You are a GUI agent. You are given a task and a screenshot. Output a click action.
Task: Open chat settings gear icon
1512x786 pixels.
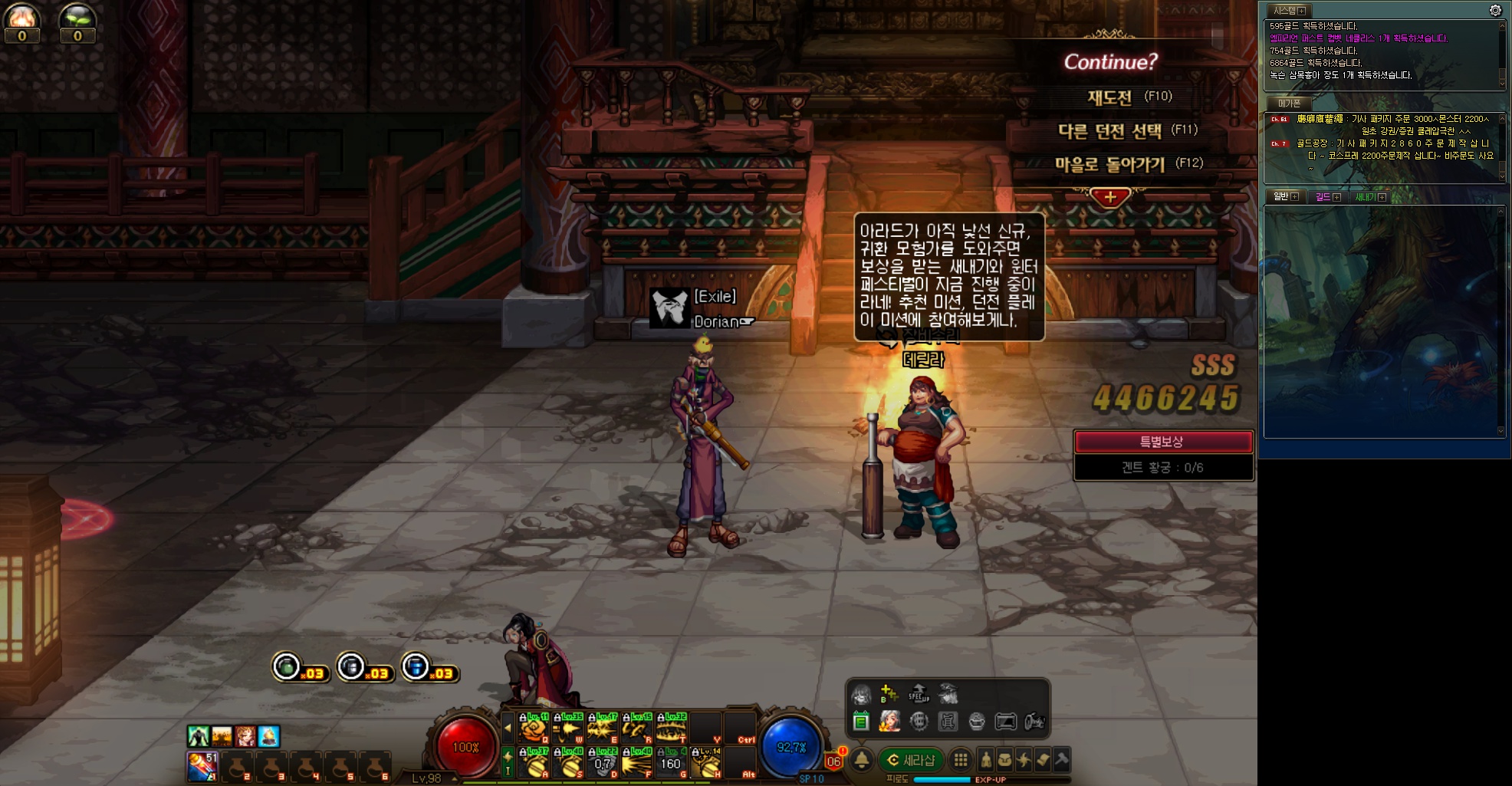tap(1495, 10)
